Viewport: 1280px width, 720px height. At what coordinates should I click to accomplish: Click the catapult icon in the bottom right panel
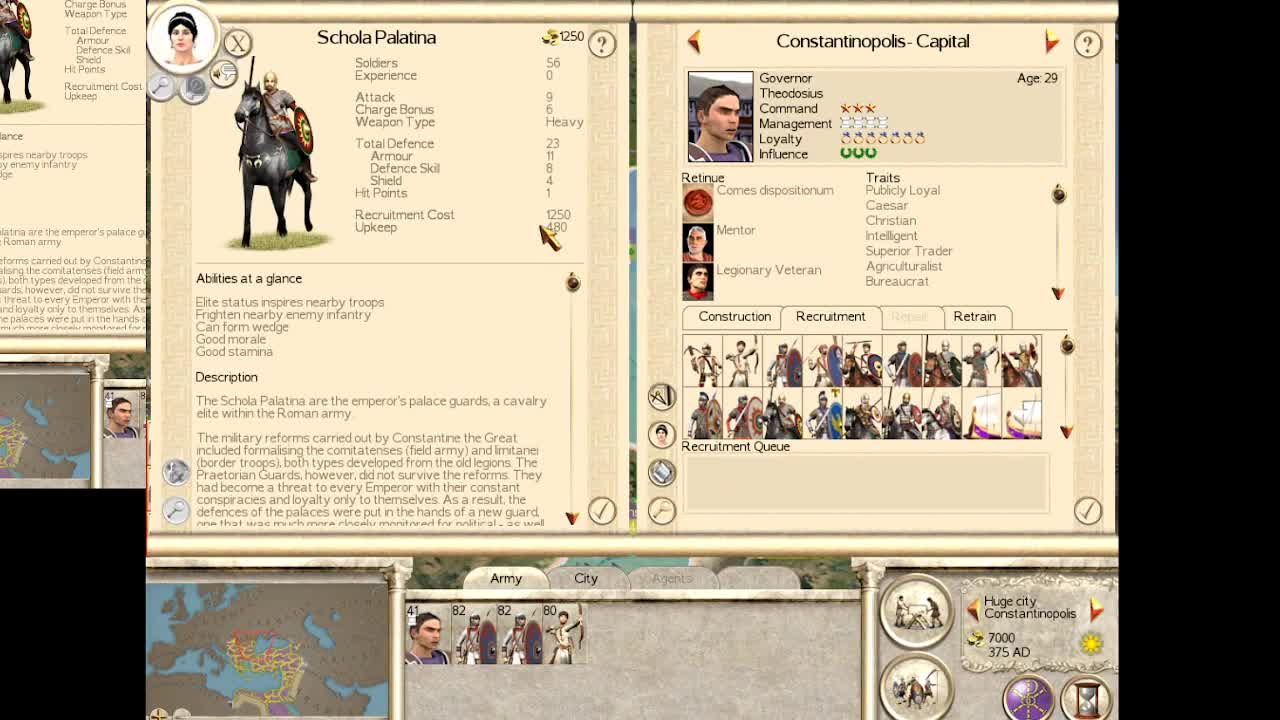(x=916, y=611)
